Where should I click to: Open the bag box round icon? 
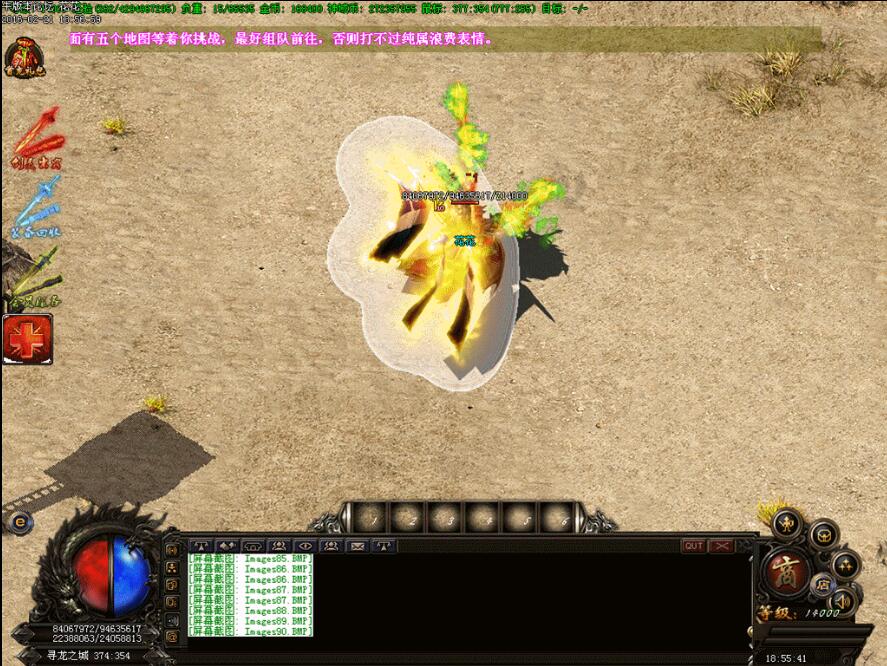tap(823, 534)
